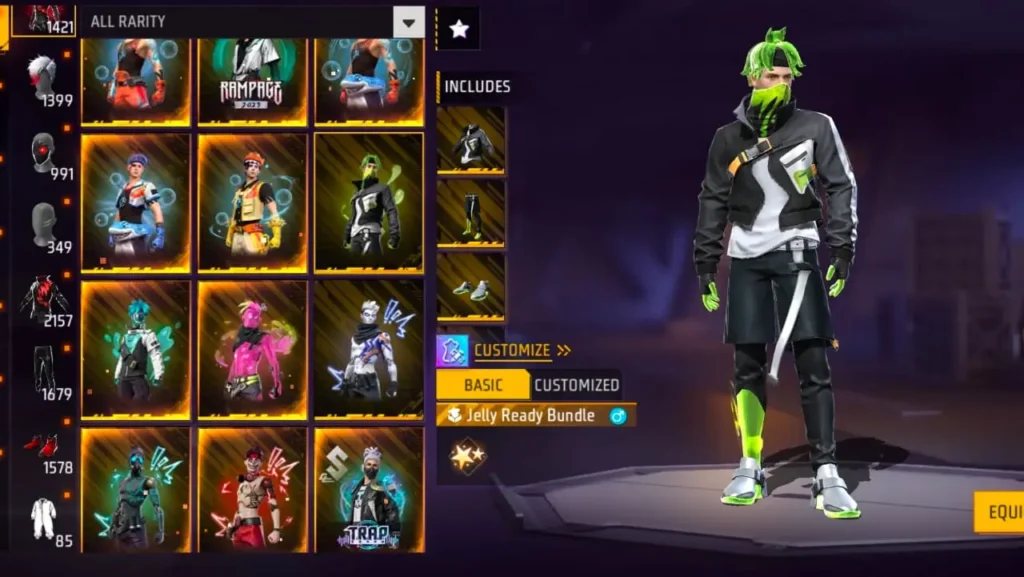Open the white-haired head category
Image resolution: width=1024 pixels, height=577 pixels.
[x=44, y=78]
